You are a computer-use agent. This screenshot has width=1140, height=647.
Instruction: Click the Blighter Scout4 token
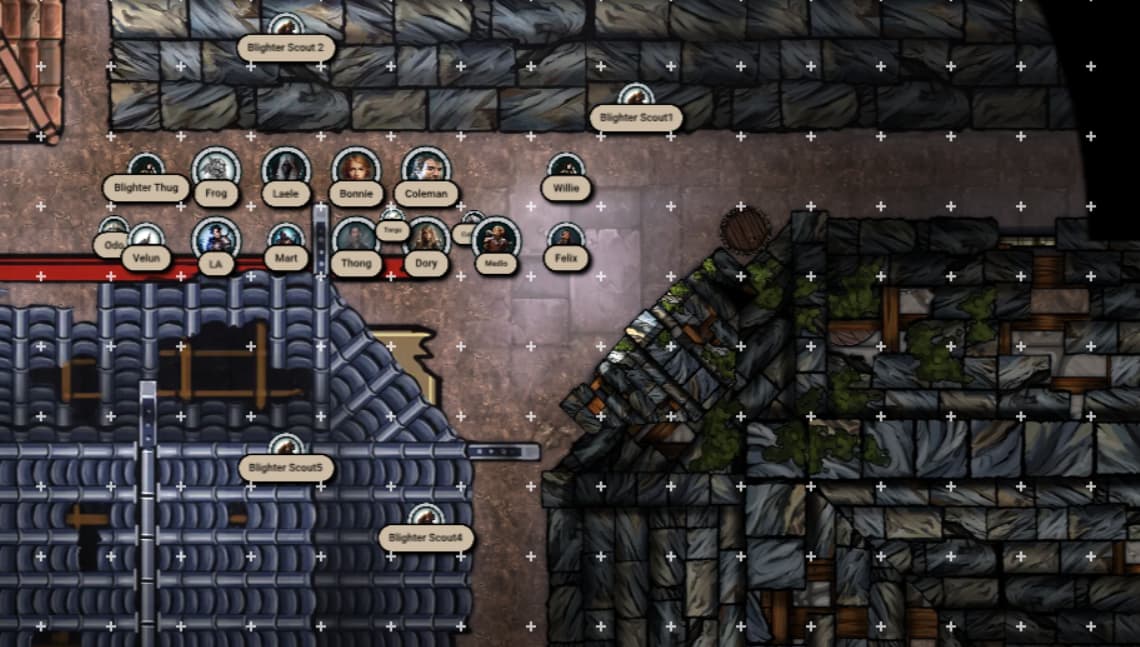click(425, 517)
